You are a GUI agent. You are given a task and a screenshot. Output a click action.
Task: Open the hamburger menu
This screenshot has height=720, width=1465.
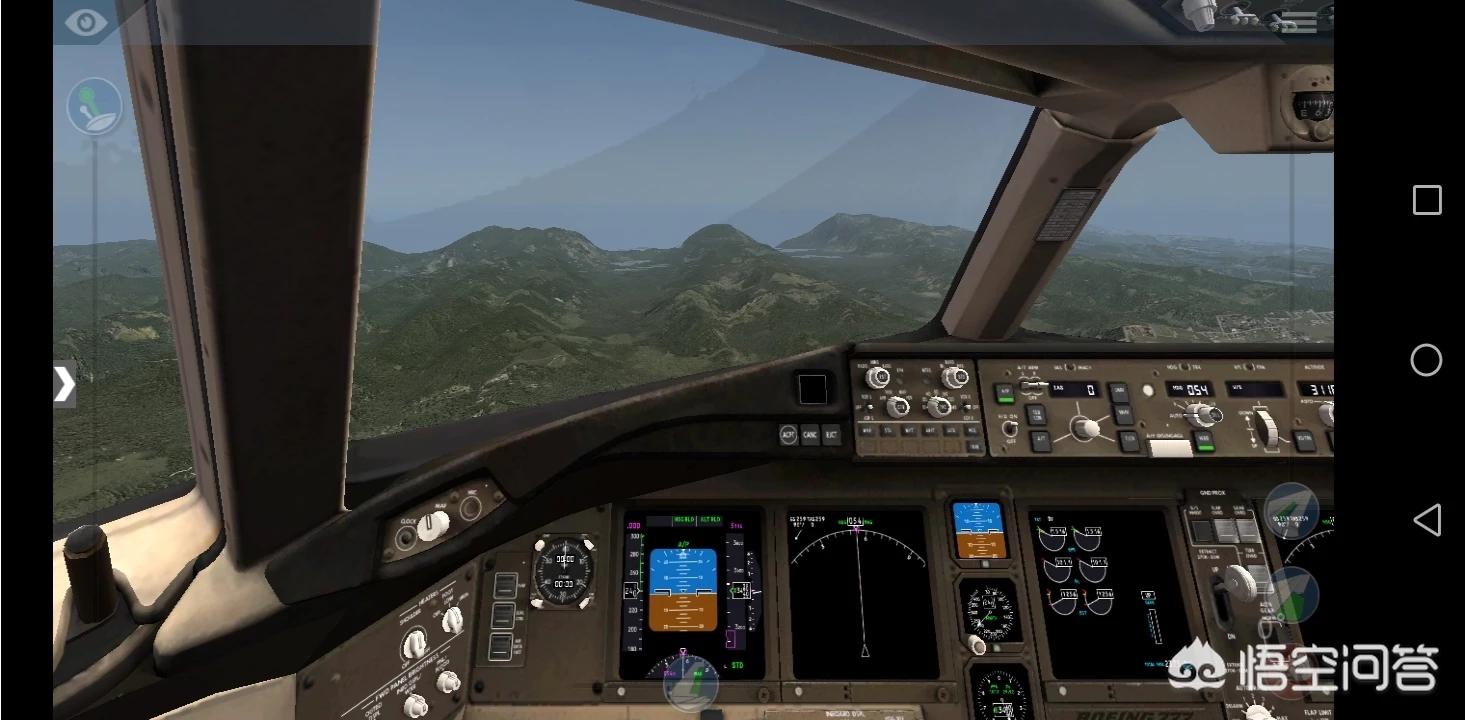tap(1299, 21)
